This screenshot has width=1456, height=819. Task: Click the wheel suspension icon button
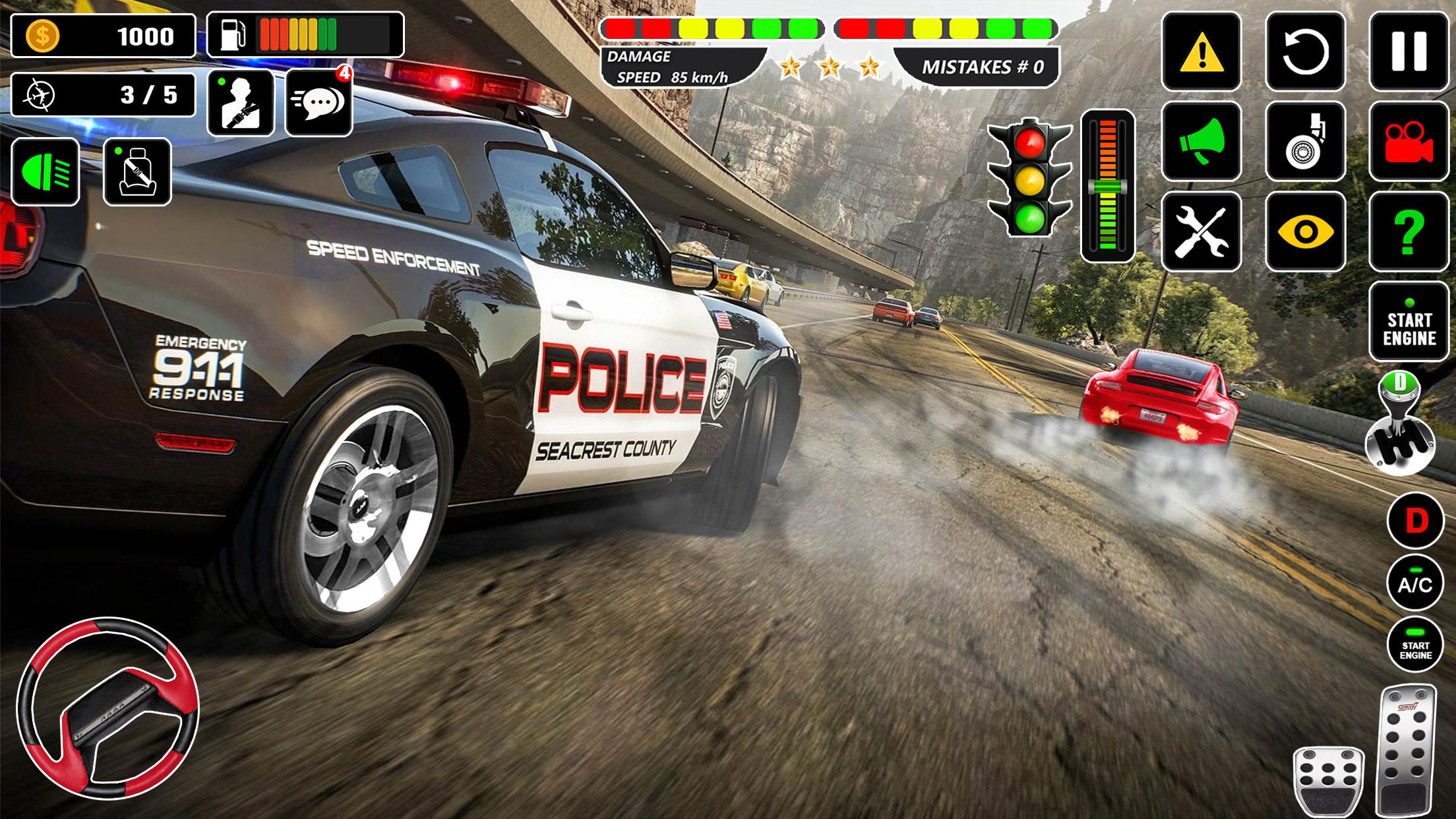coord(1305,142)
